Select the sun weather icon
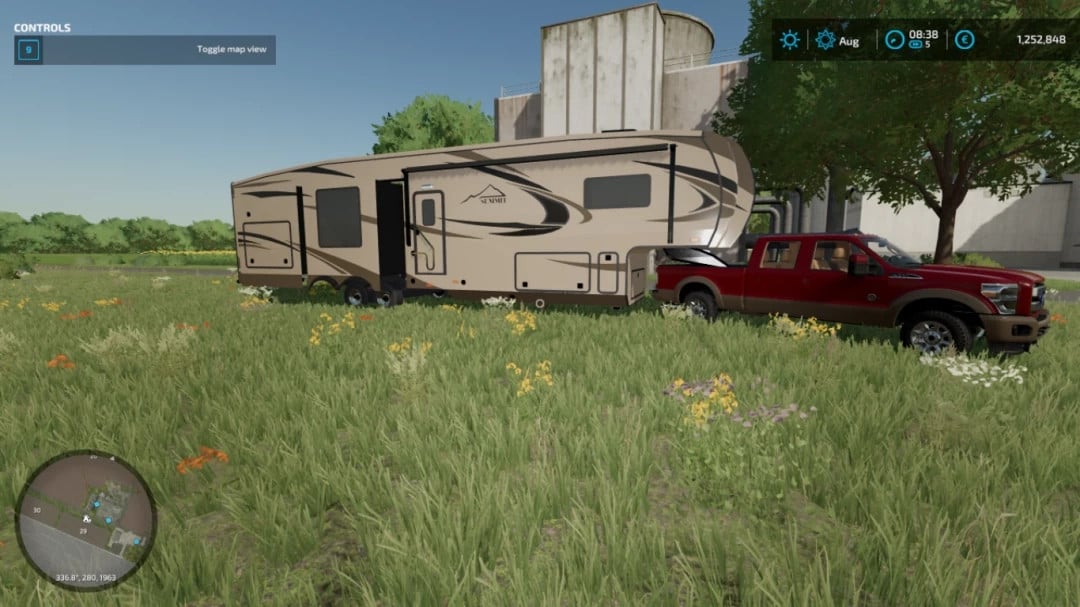The width and height of the screenshot is (1080, 607). [790, 40]
